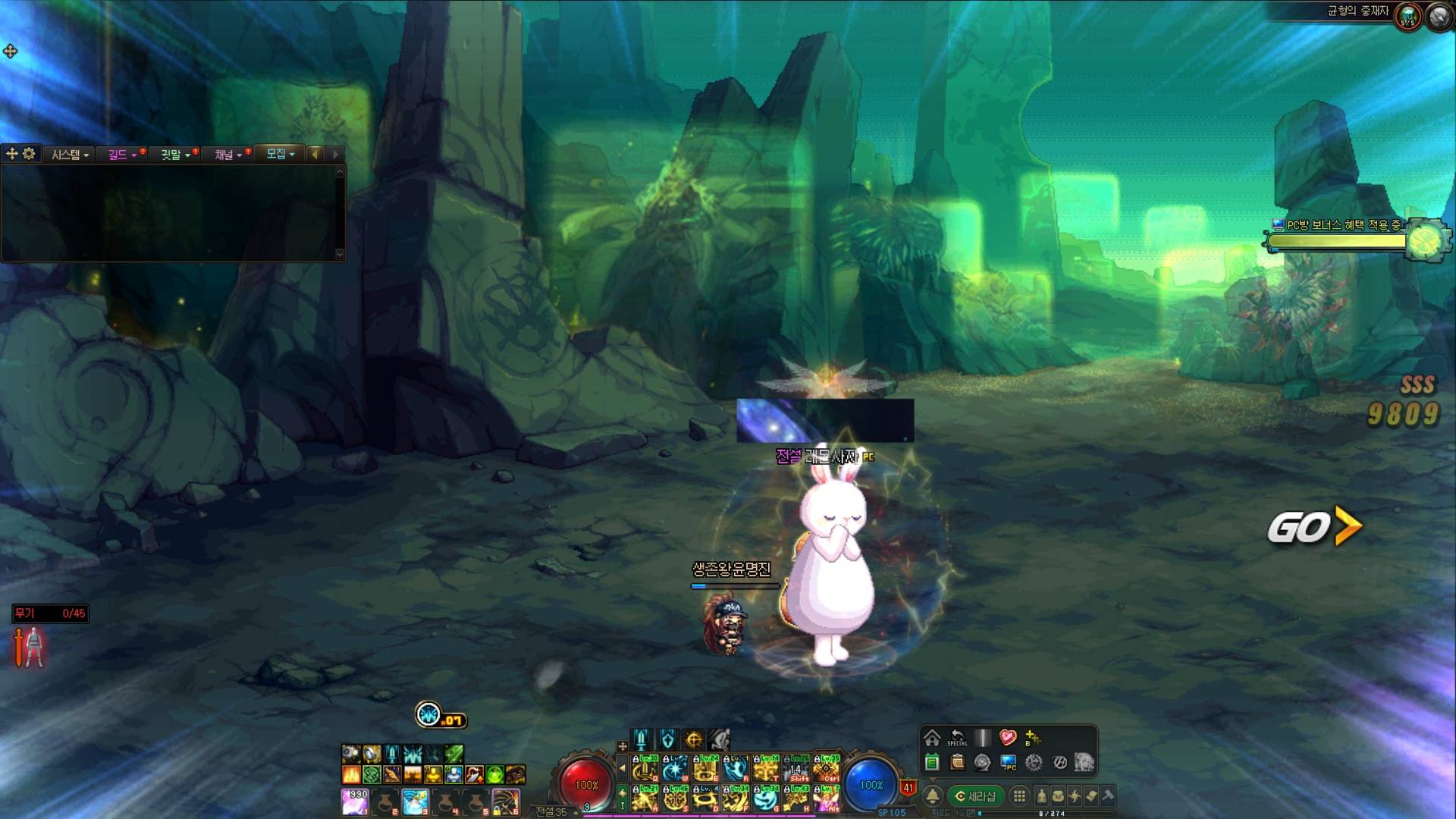Click the SPECIAL return arrow icon
The width and height of the screenshot is (1456, 819).
[x=957, y=738]
